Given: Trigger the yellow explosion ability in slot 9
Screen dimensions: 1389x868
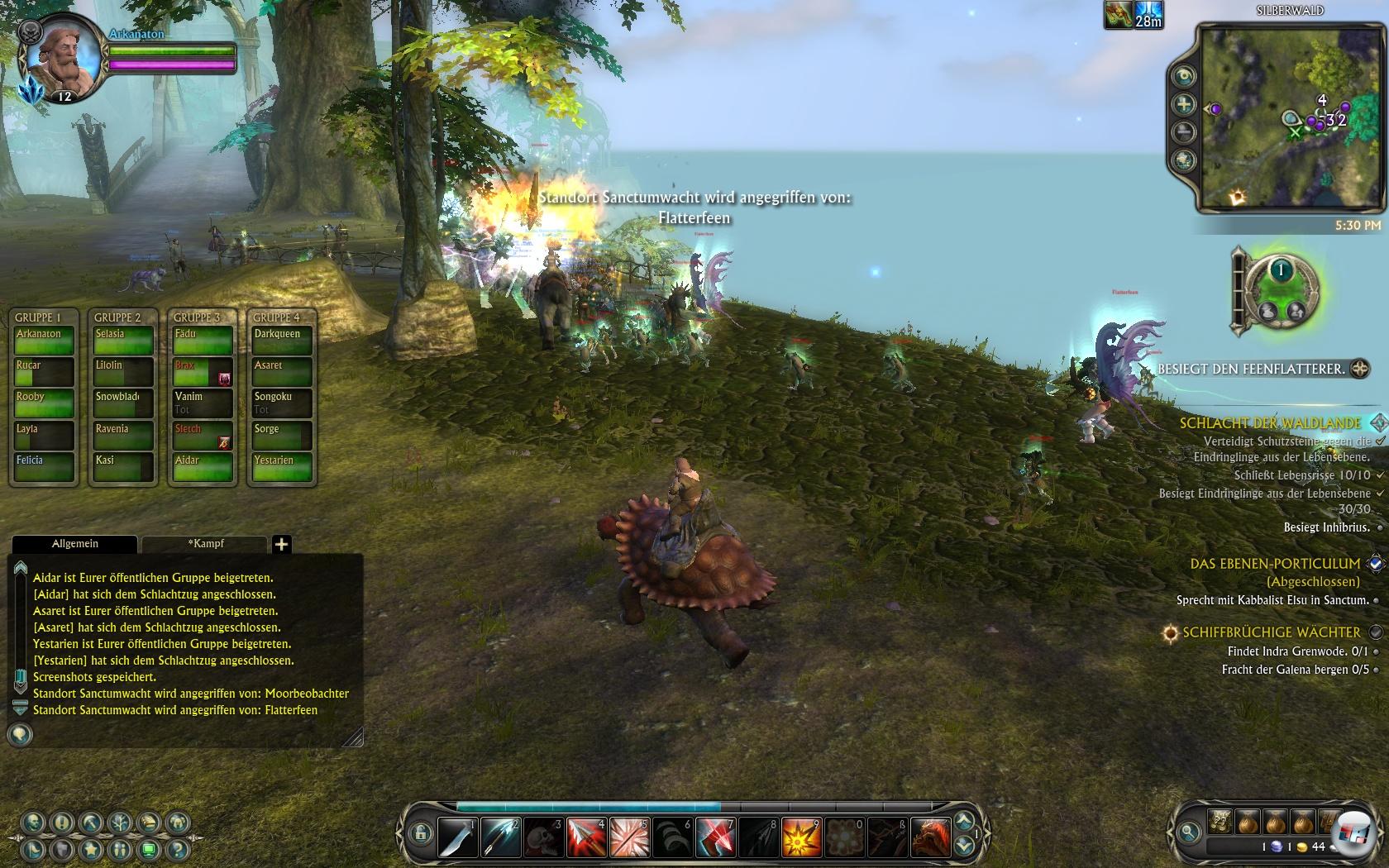Looking at the screenshot, I should (800, 837).
